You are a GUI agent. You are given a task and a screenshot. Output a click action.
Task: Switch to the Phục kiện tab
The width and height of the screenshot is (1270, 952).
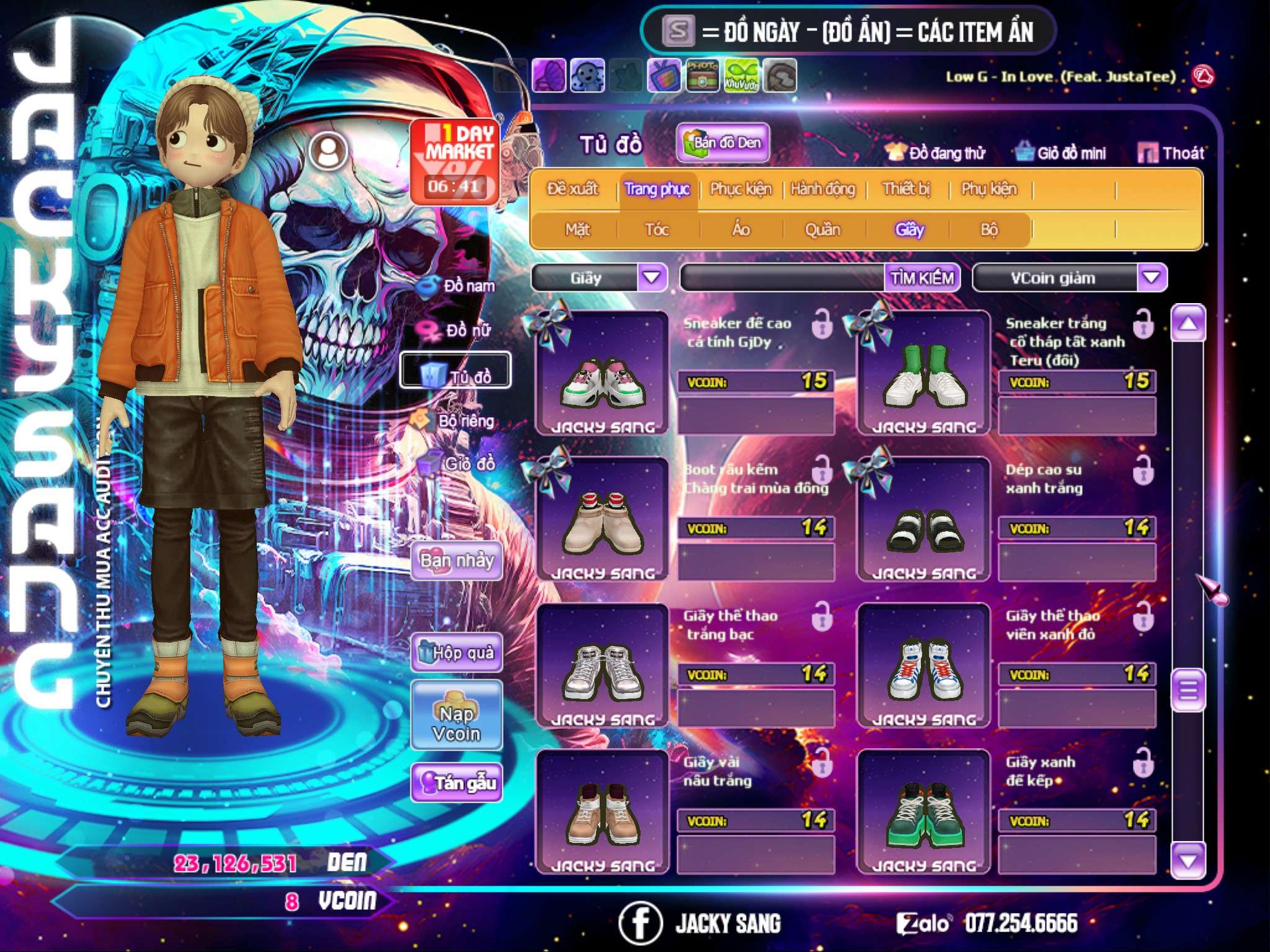(741, 189)
